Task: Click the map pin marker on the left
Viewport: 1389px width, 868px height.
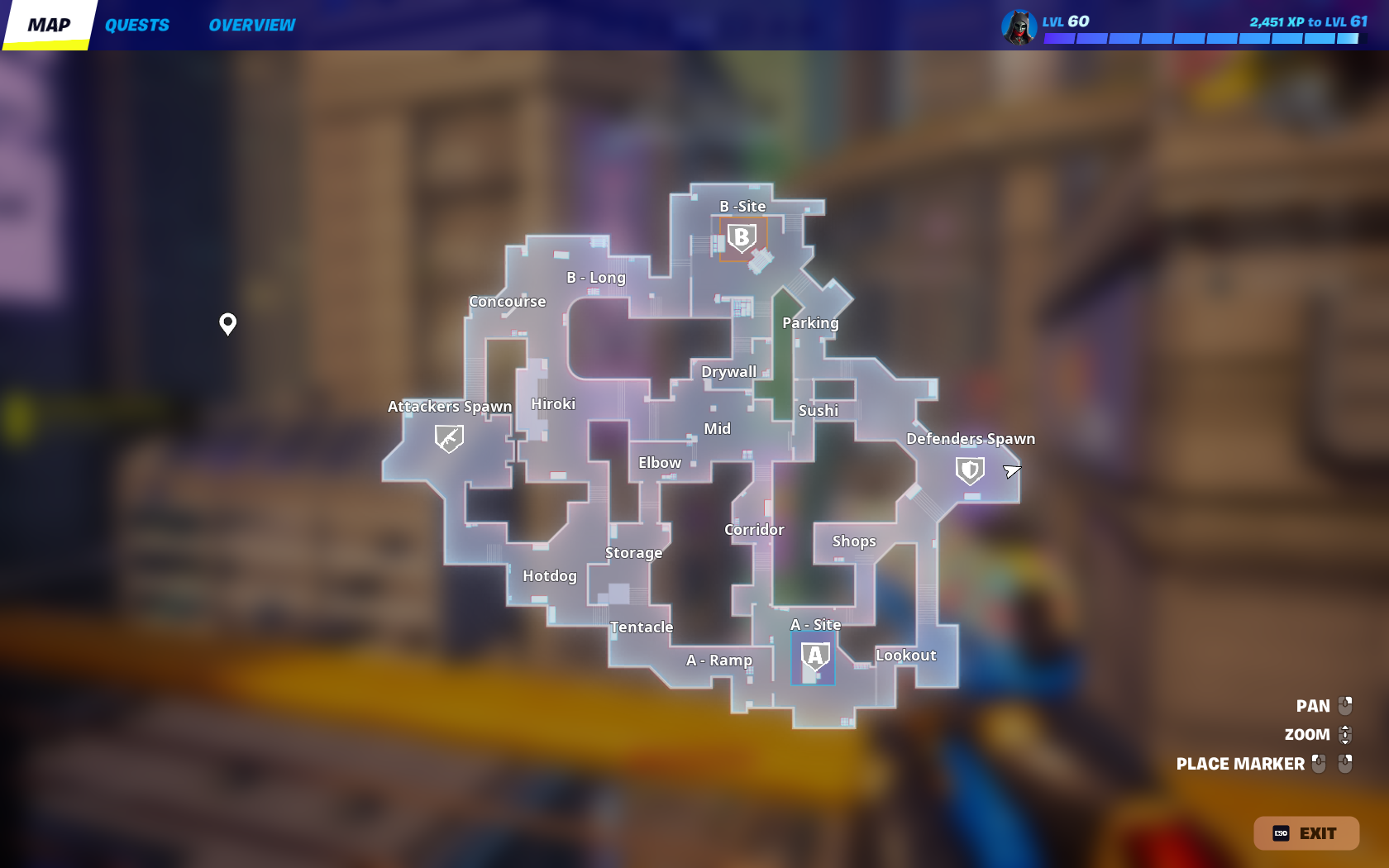Action: click(227, 324)
